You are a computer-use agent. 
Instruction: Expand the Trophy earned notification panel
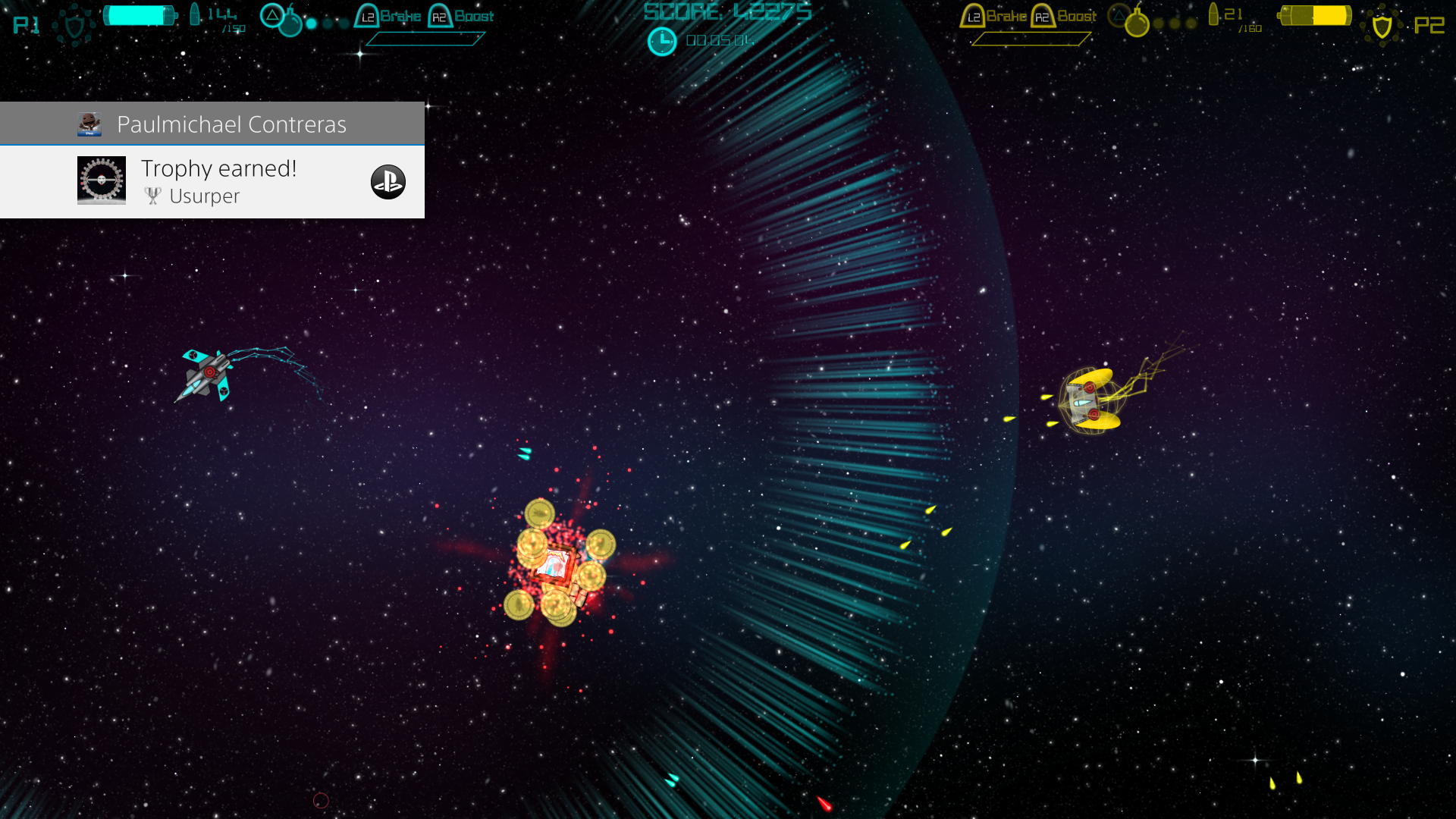212,182
